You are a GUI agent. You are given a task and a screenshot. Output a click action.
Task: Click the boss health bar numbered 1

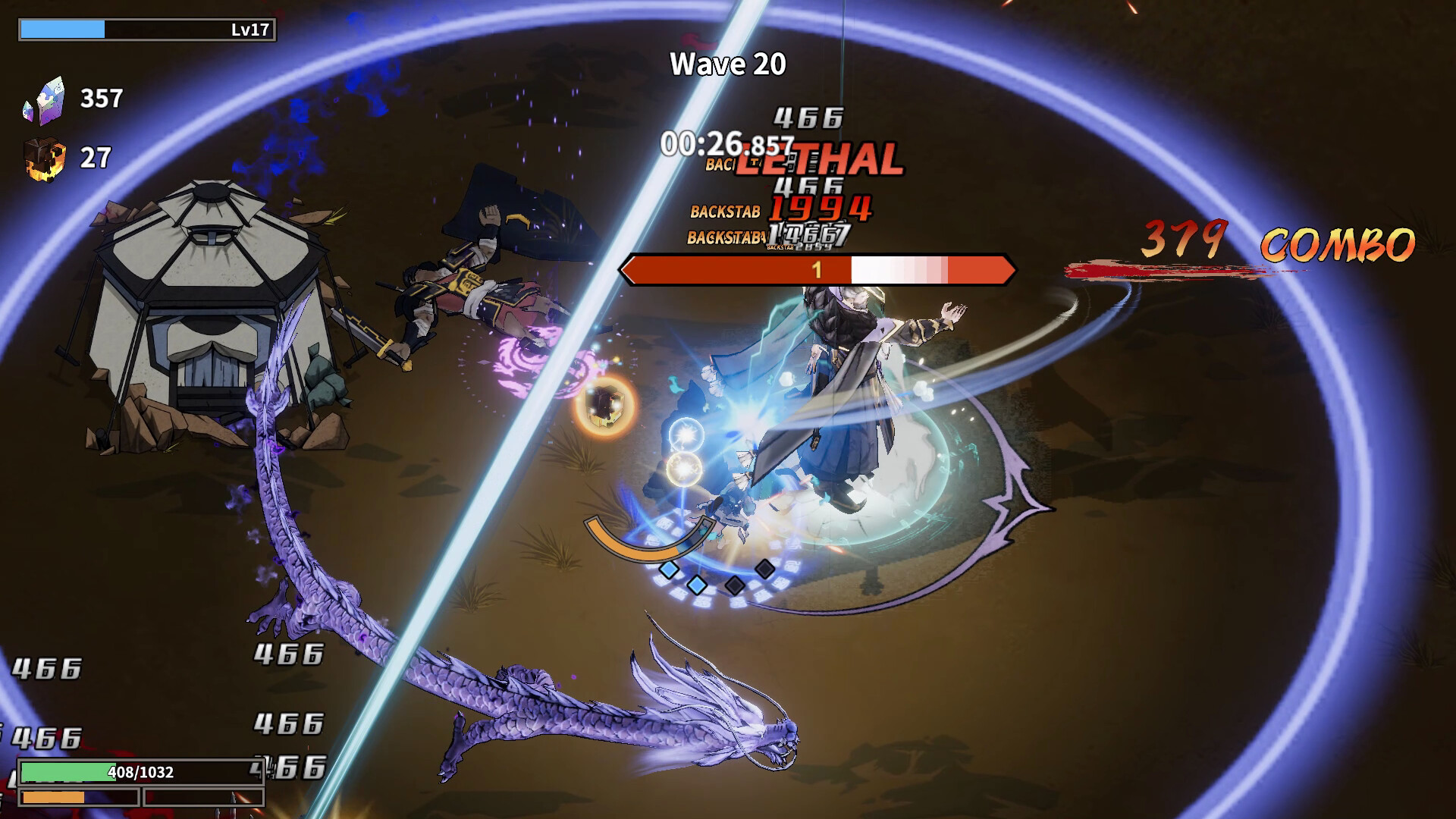(x=817, y=268)
